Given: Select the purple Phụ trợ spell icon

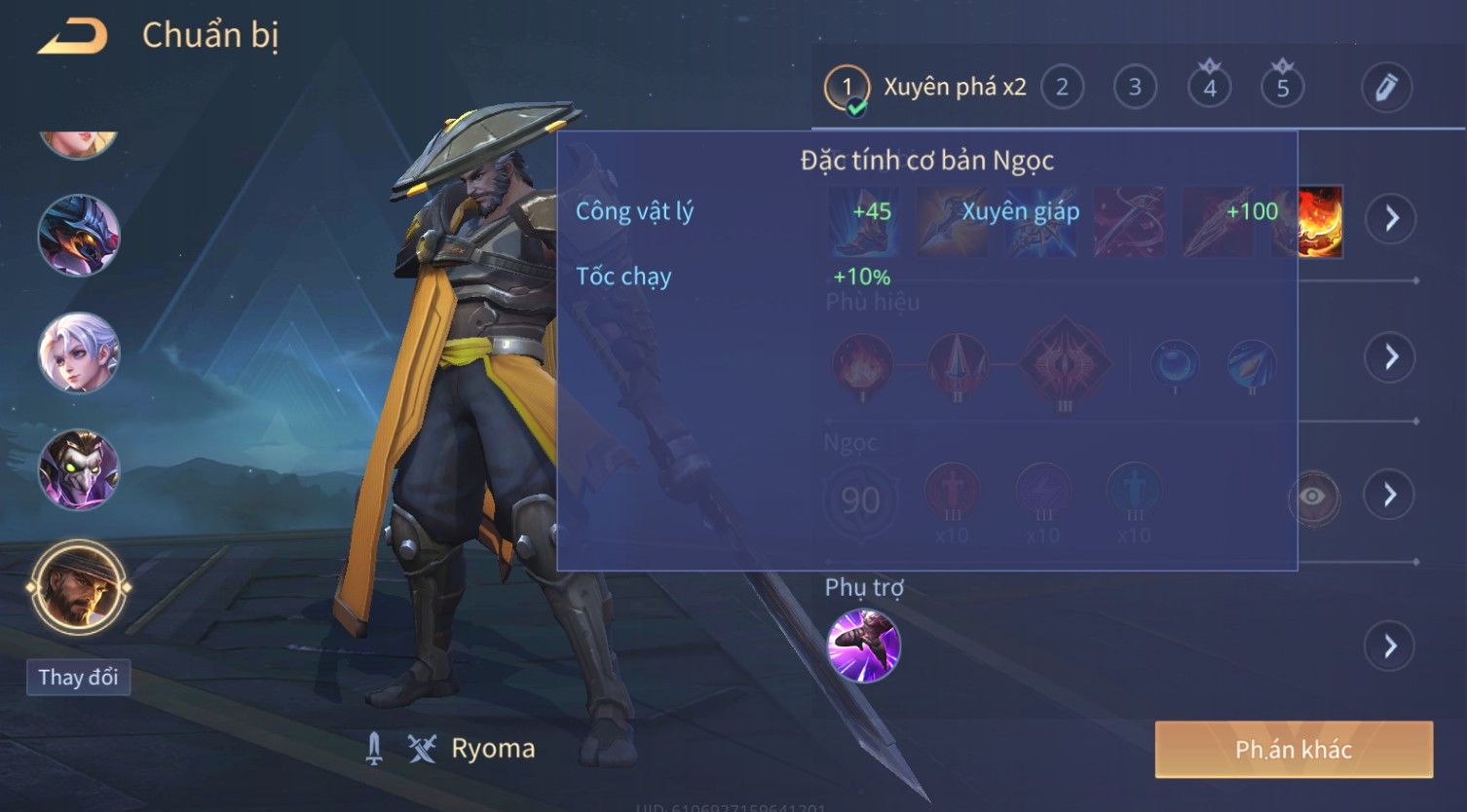Looking at the screenshot, I should pos(863,646).
